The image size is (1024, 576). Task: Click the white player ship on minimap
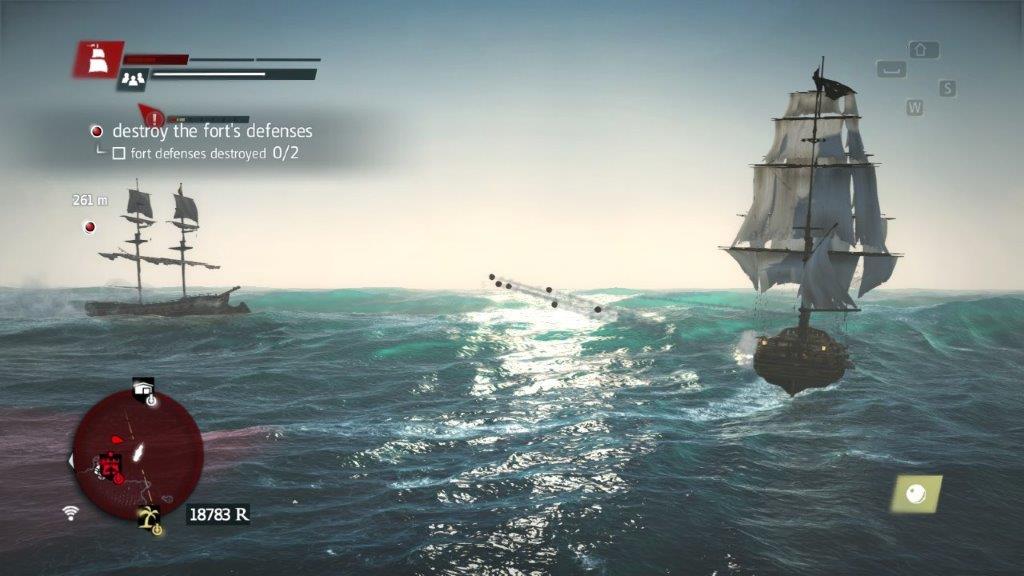[x=136, y=453]
